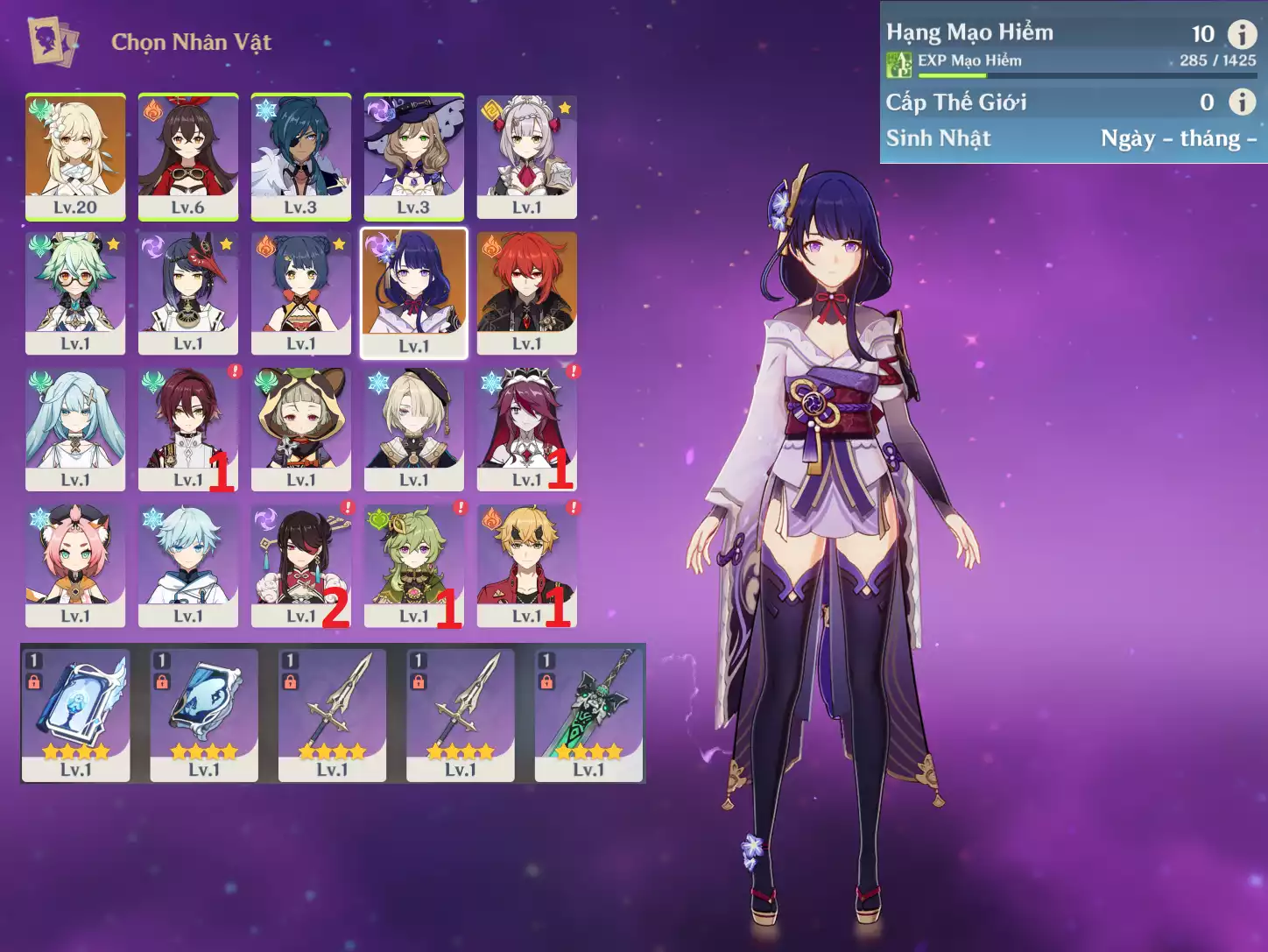Select Sucrose's character portrait

75,293
